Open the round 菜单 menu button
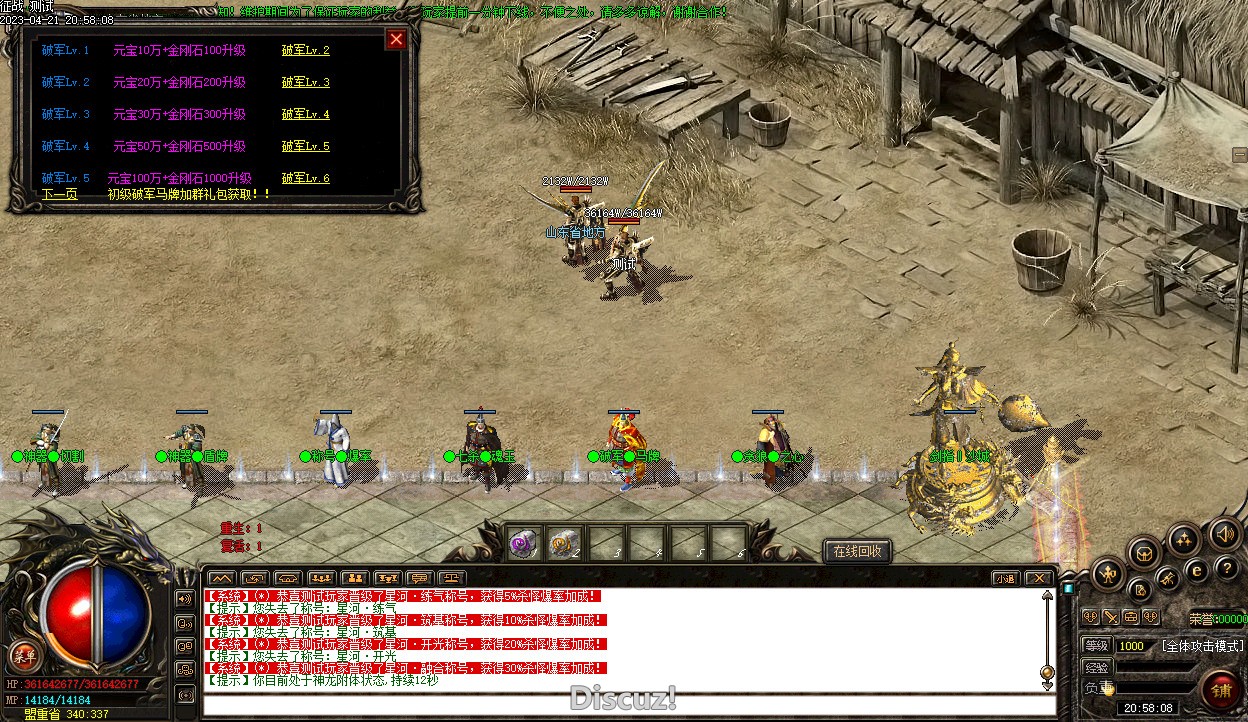1248x722 pixels. (x=24, y=656)
